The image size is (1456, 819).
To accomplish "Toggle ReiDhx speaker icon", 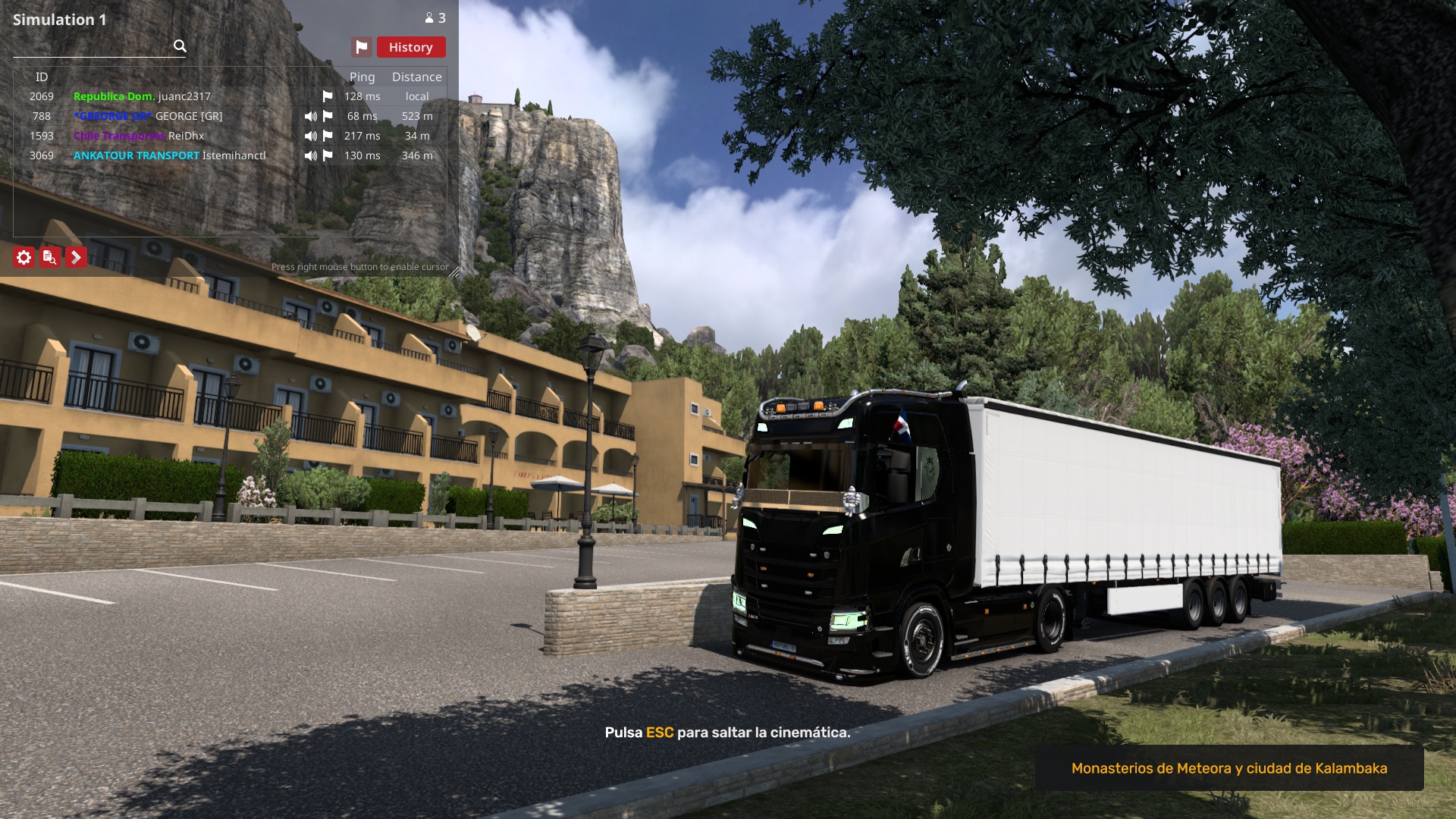I will 311,136.
